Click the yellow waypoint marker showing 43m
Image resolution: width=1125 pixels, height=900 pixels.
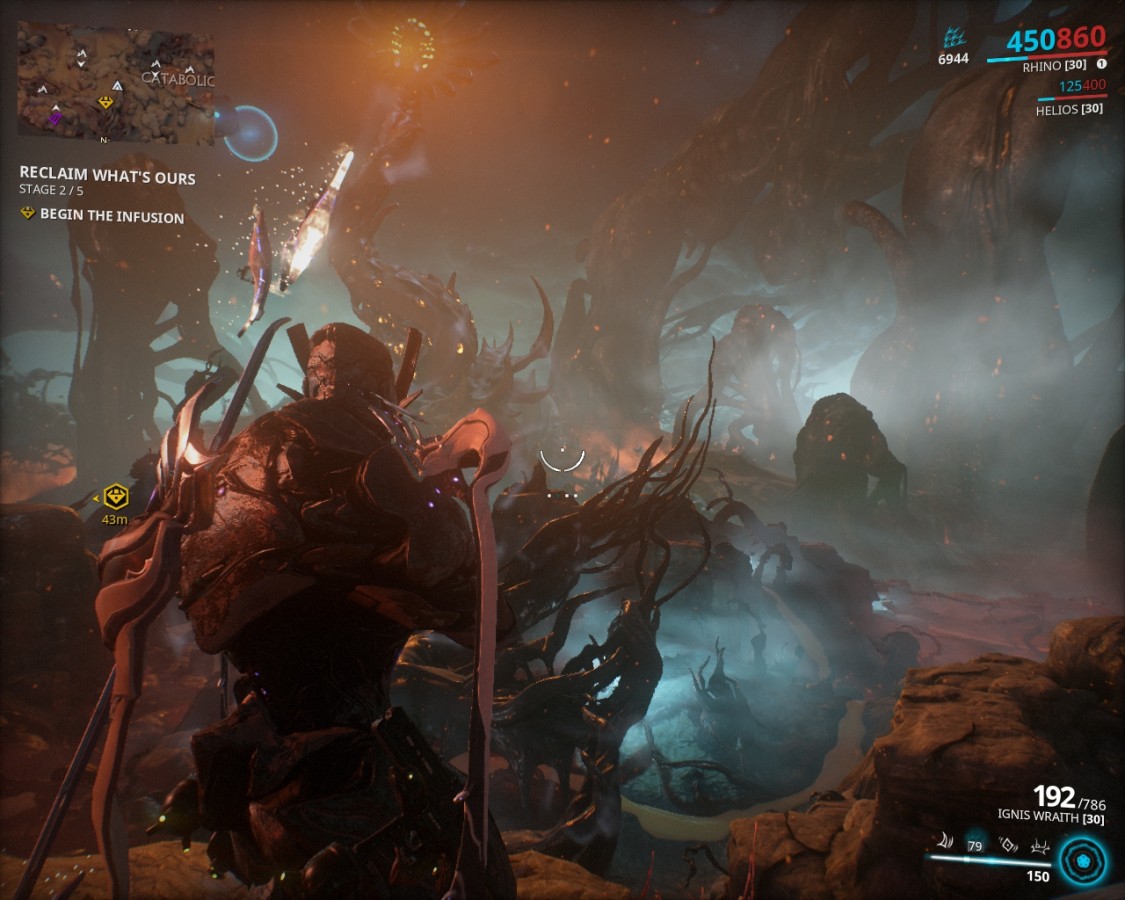(x=117, y=496)
